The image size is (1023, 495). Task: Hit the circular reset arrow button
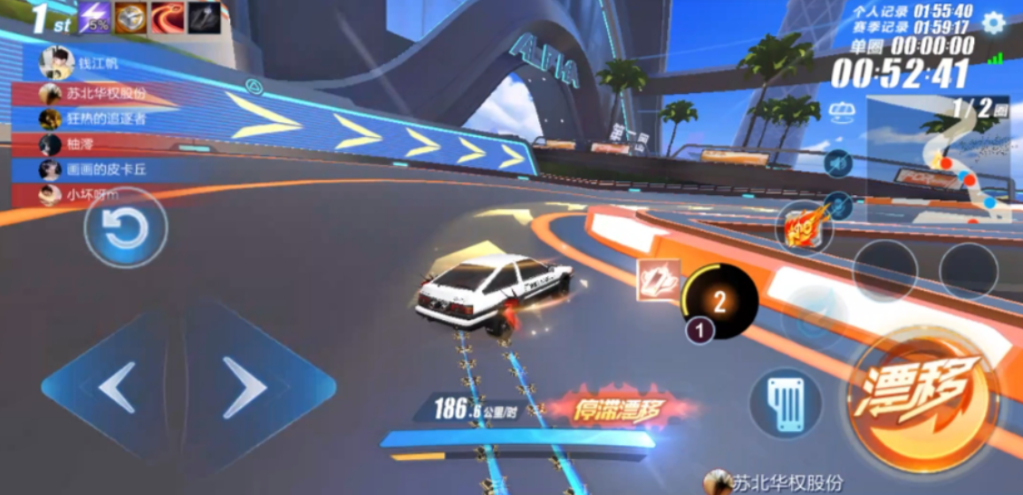[125, 230]
